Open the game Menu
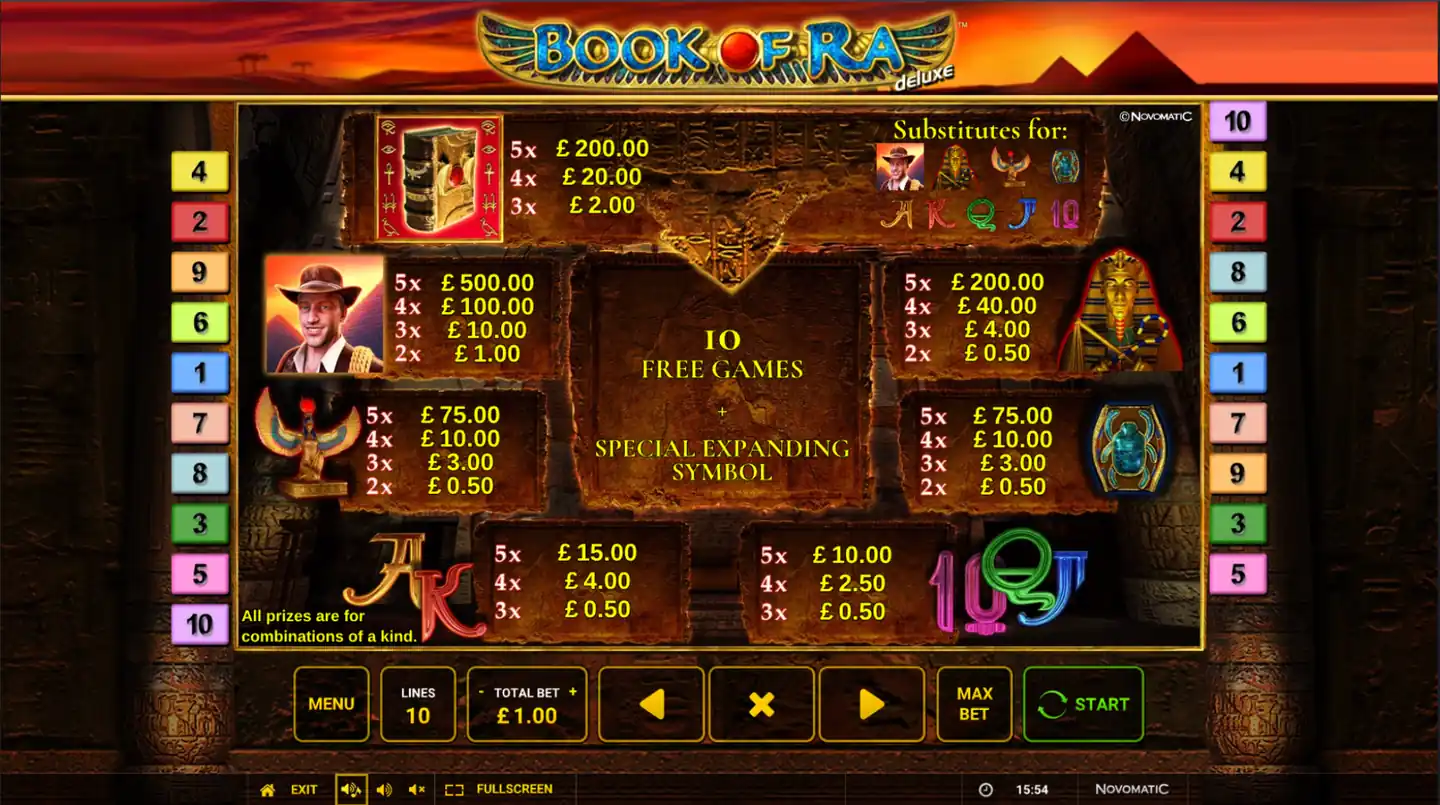Screen dimensions: 1440x805 pos(331,704)
